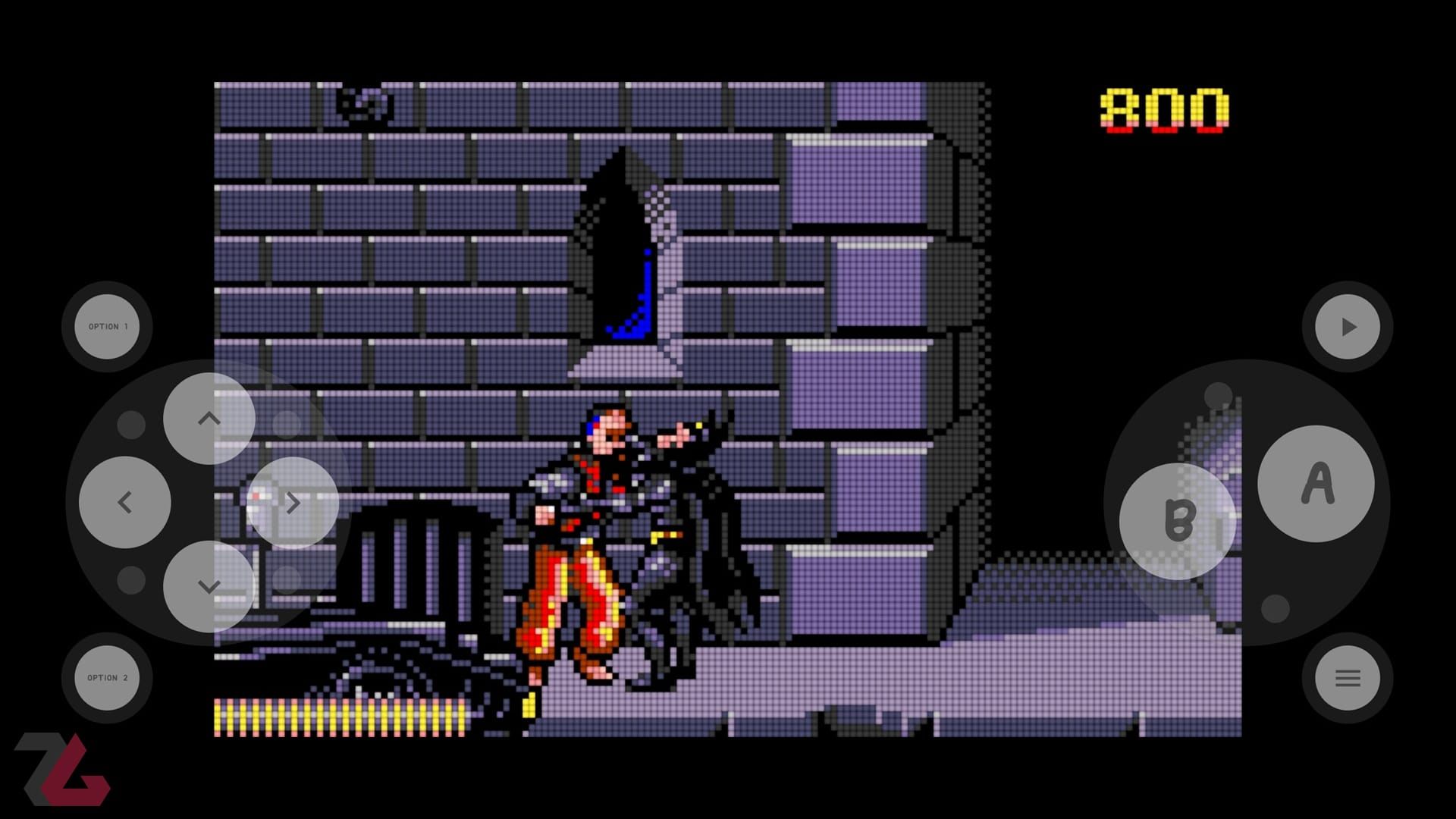Hit the A action button
The height and width of the screenshot is (819, 1456).
[1316, 484]
